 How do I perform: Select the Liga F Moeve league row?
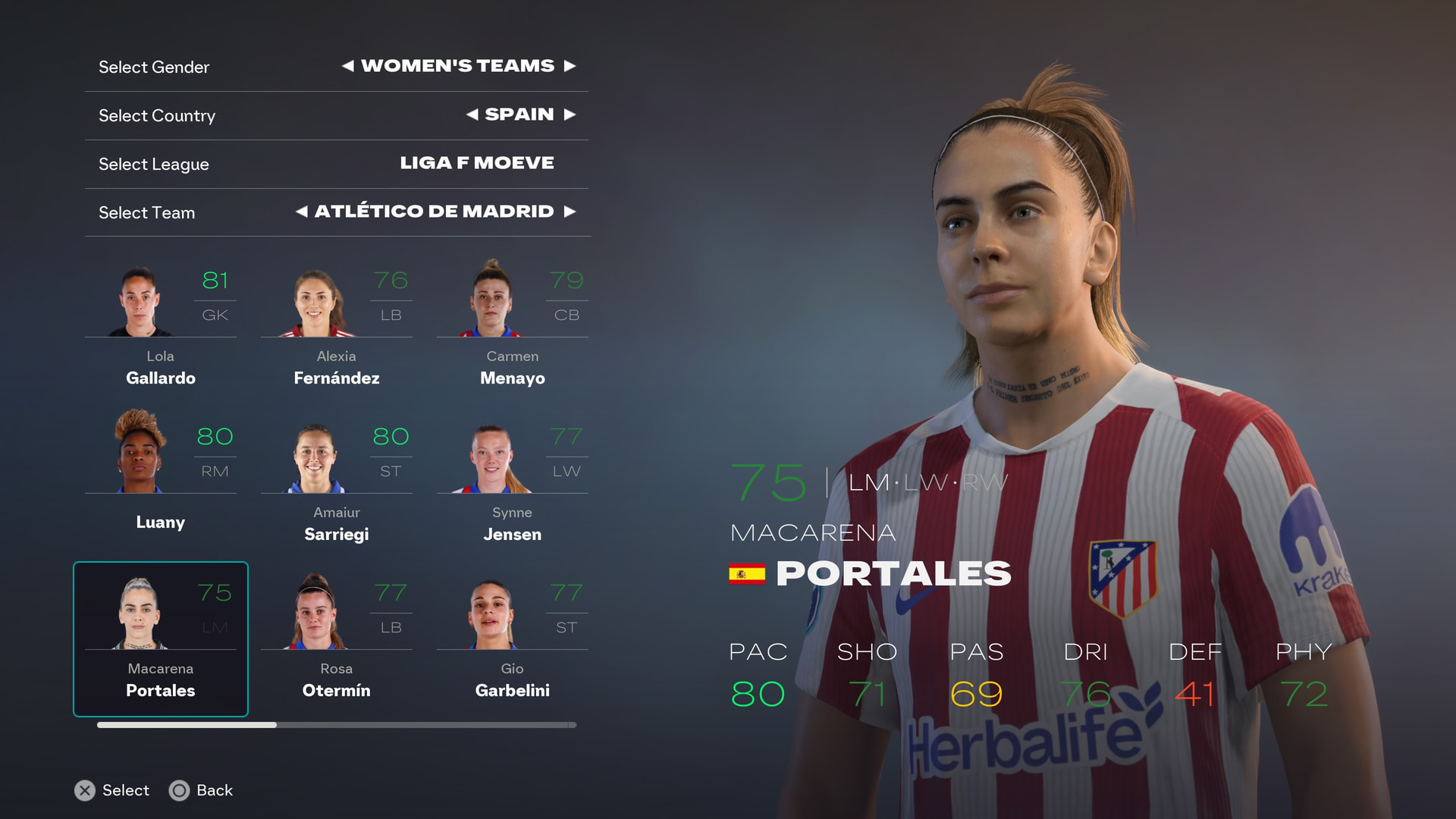tap(337, 164)
